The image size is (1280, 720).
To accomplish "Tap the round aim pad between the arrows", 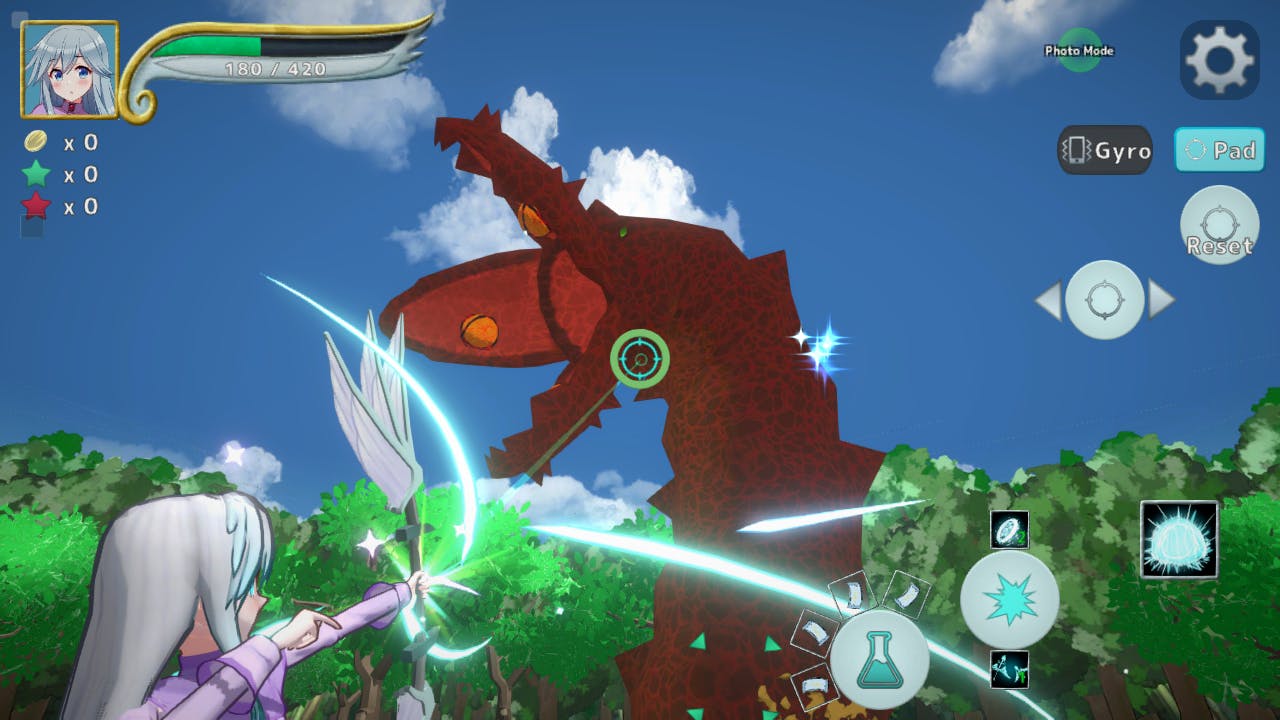I will (x=1104, y=299).
